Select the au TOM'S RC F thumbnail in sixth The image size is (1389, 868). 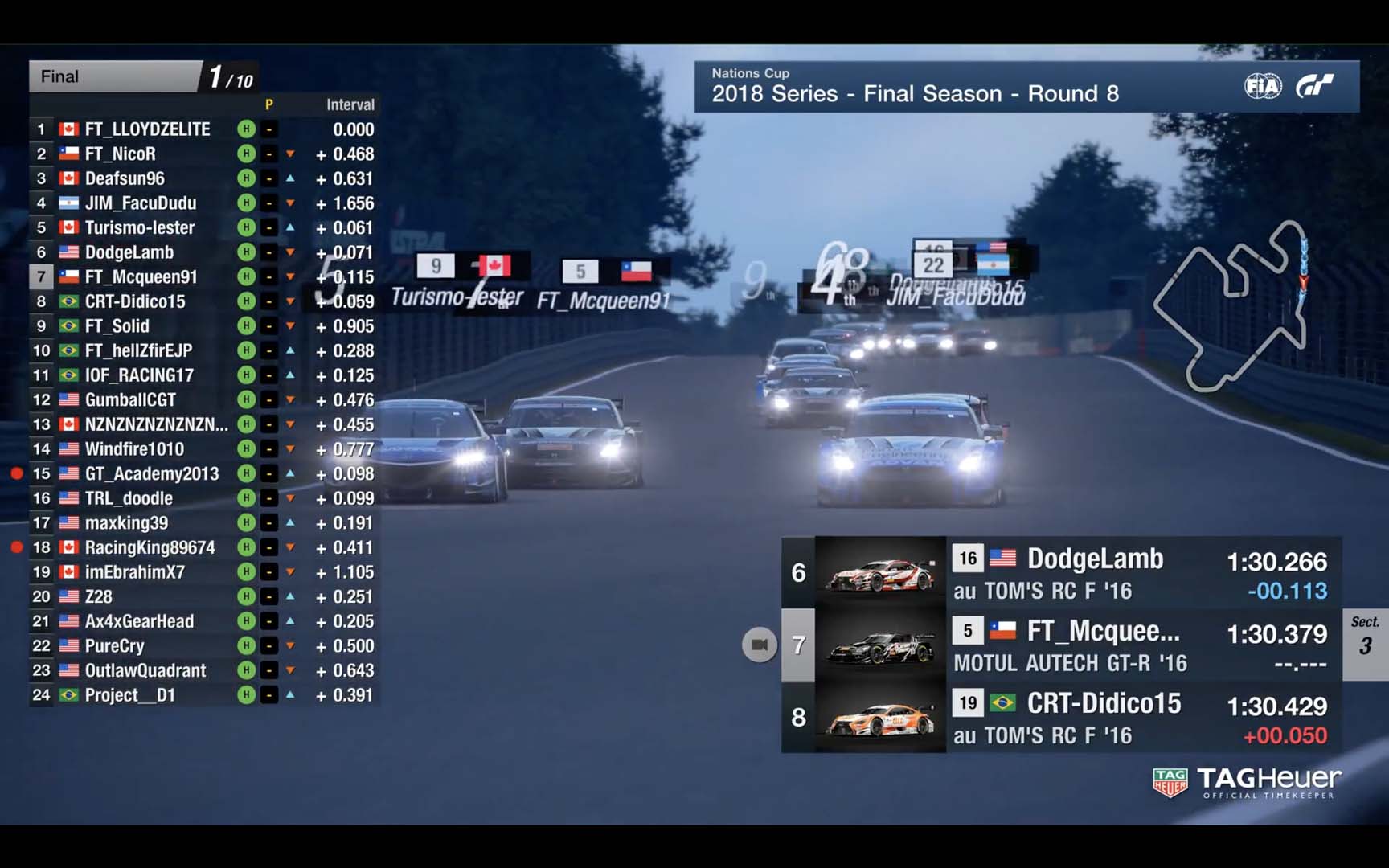tap(880, 572)
